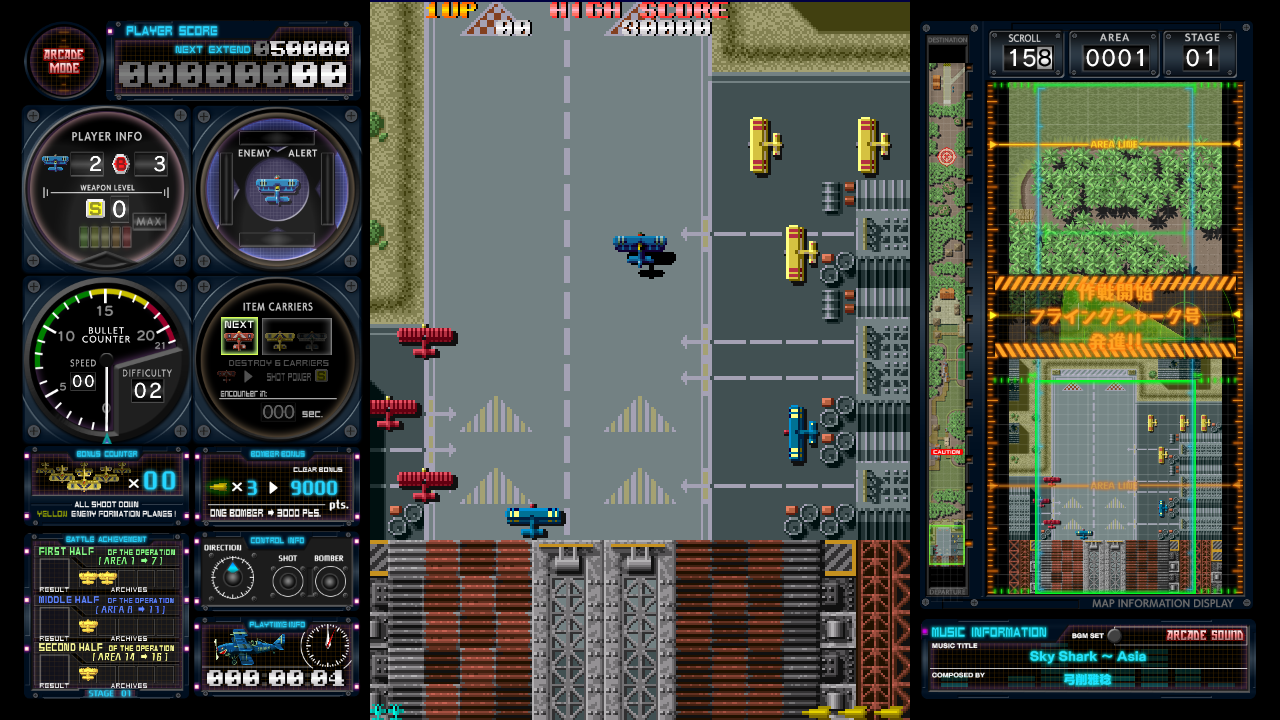Select the vertical stage route minimap strip
Viewport: 1280px width, 720px height.
[947, 320]
